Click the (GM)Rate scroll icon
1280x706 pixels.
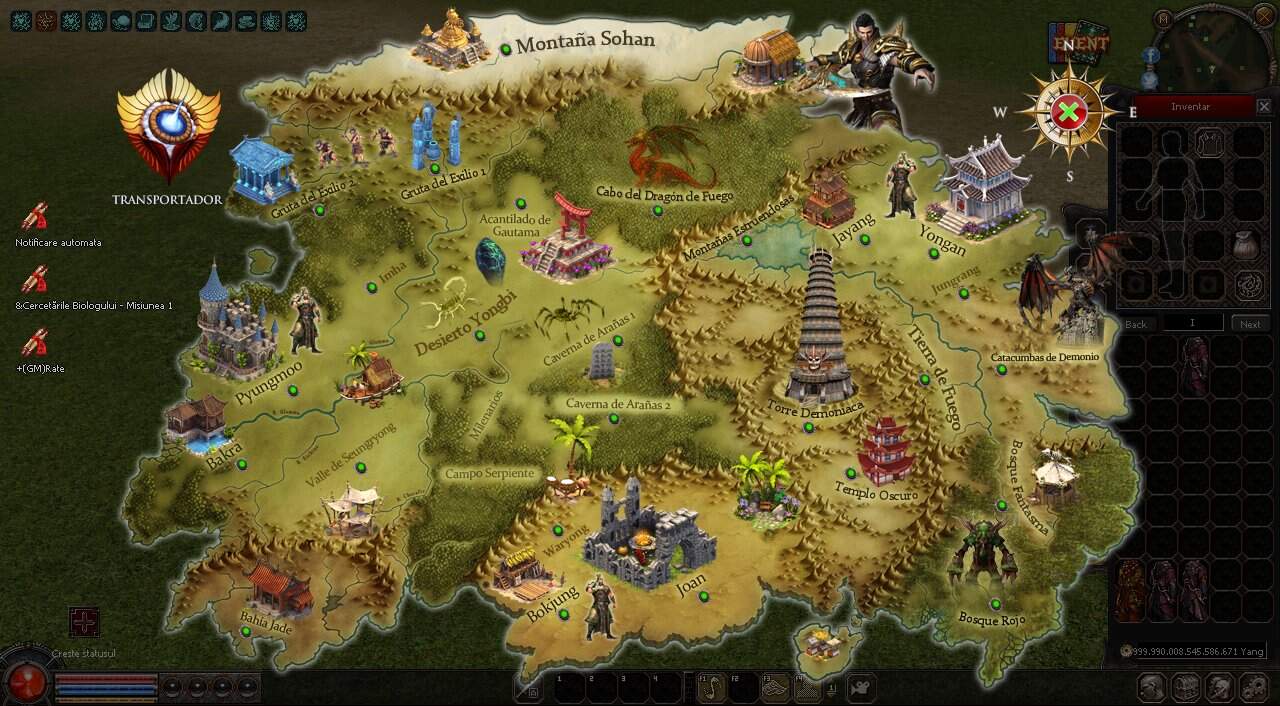[x=35, y=343]
